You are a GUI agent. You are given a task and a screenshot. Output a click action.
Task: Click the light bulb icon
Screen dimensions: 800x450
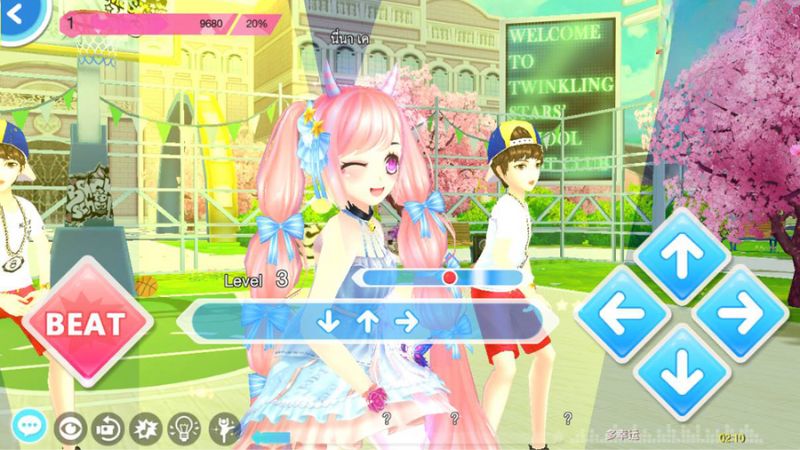[x=183, y=428]
